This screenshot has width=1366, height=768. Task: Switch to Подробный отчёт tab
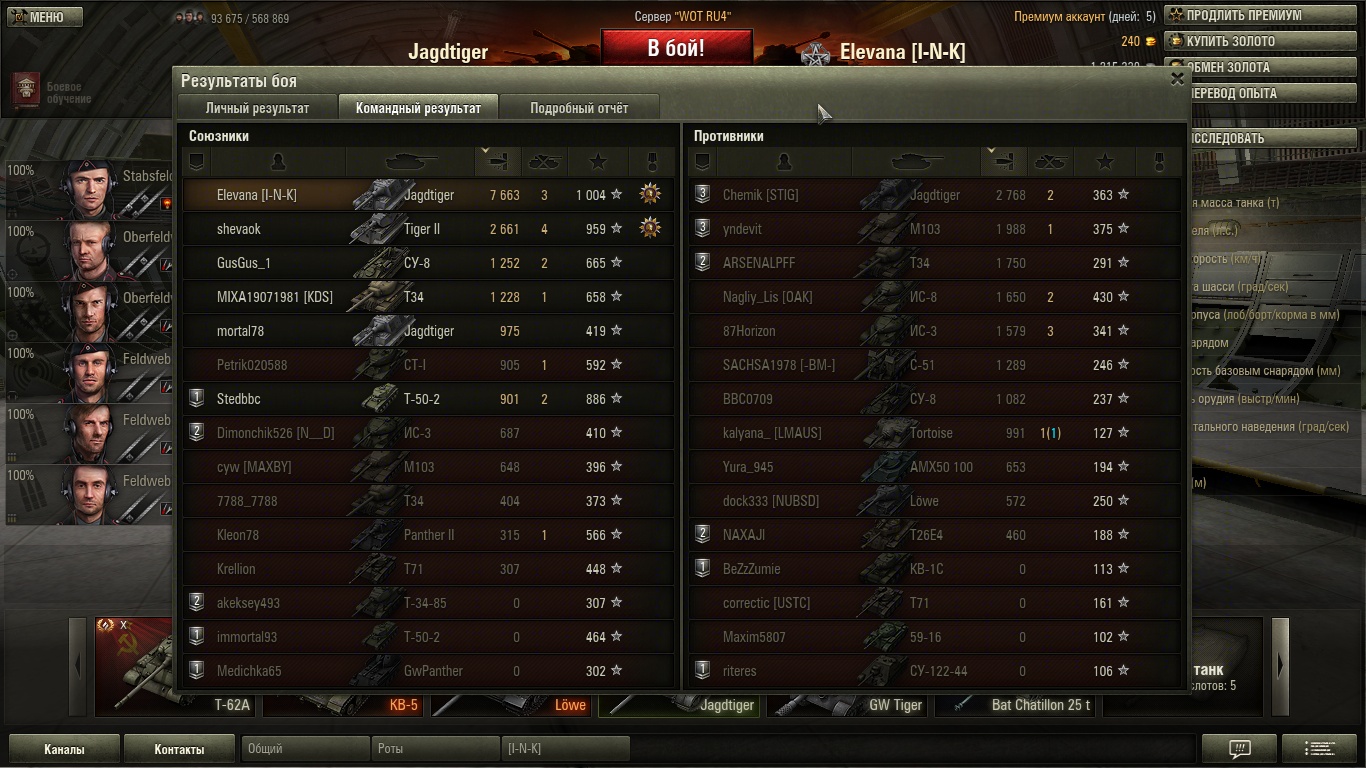(579, 108)
